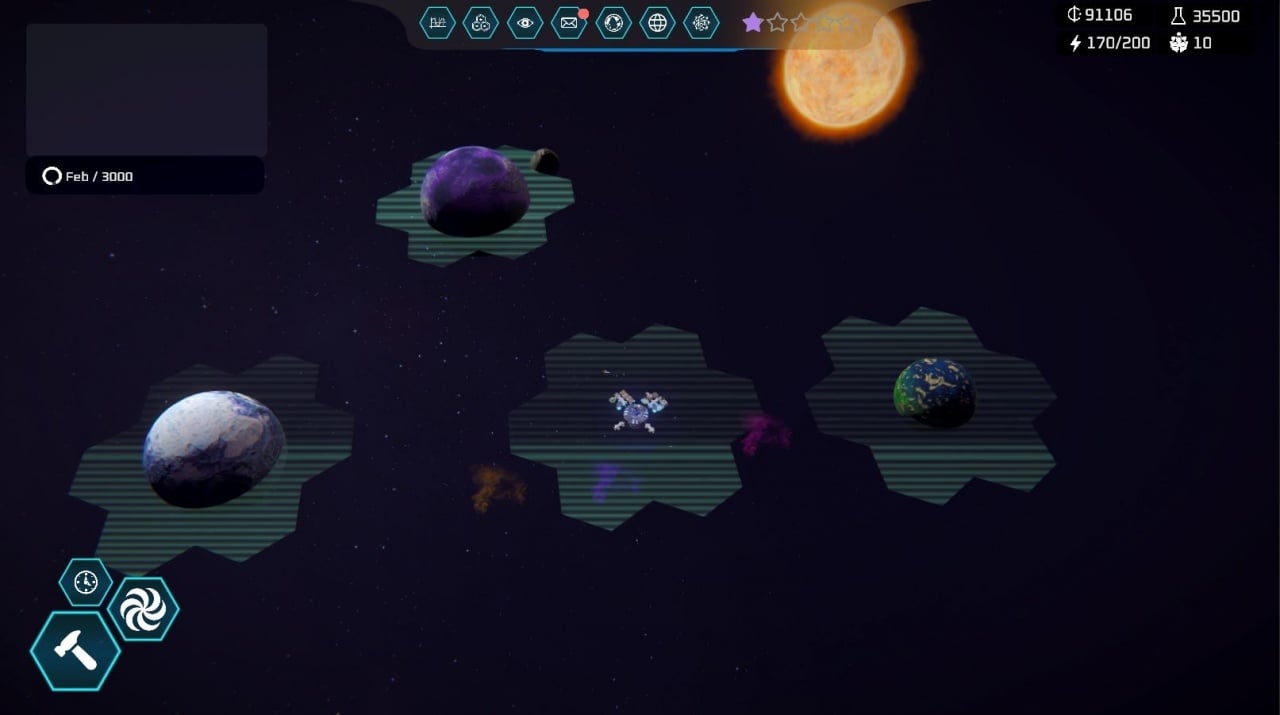Viewport: 1280px width, 715px height.
Task: Open the mail envelope with red notification
Action: [569, 22]
